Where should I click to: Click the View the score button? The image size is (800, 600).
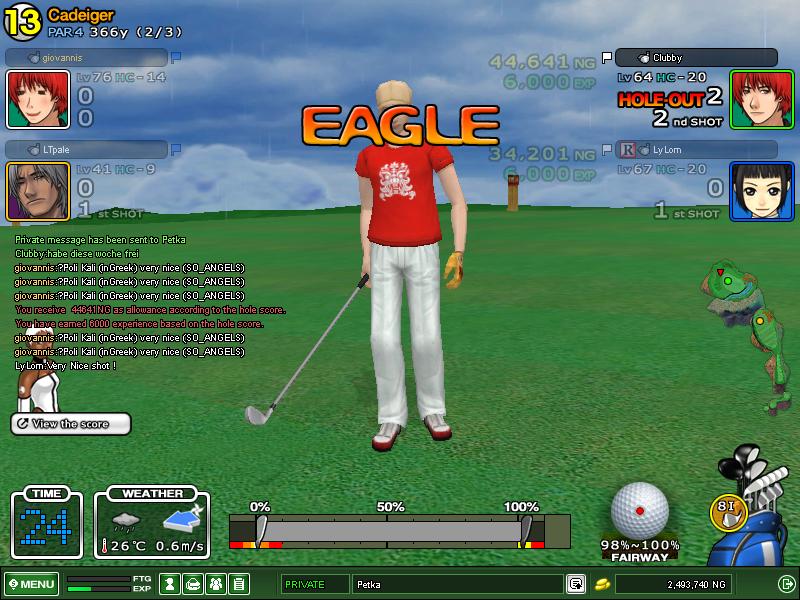(x=71, y=424)
